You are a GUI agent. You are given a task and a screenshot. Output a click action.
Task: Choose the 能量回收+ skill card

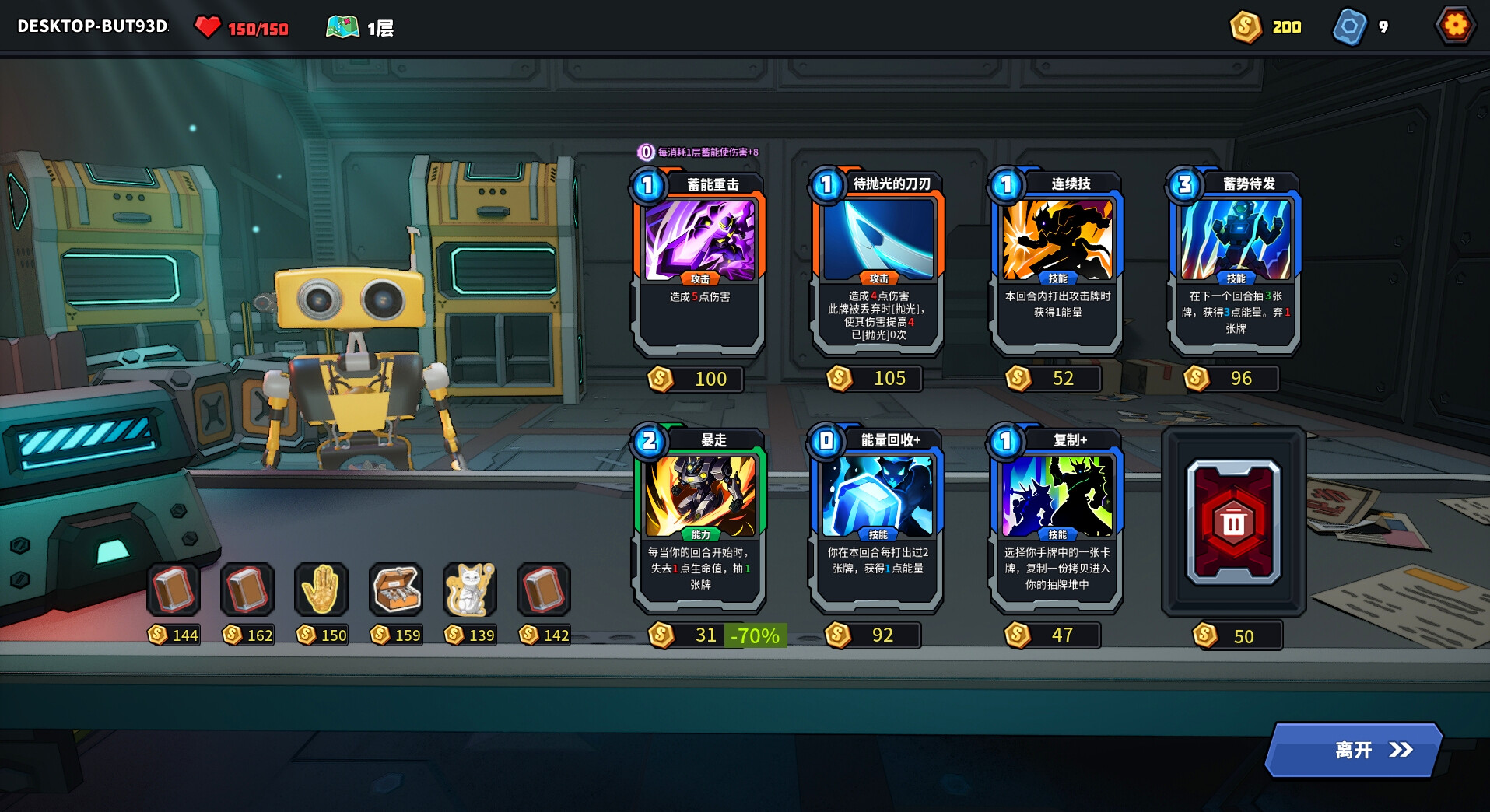878,520
